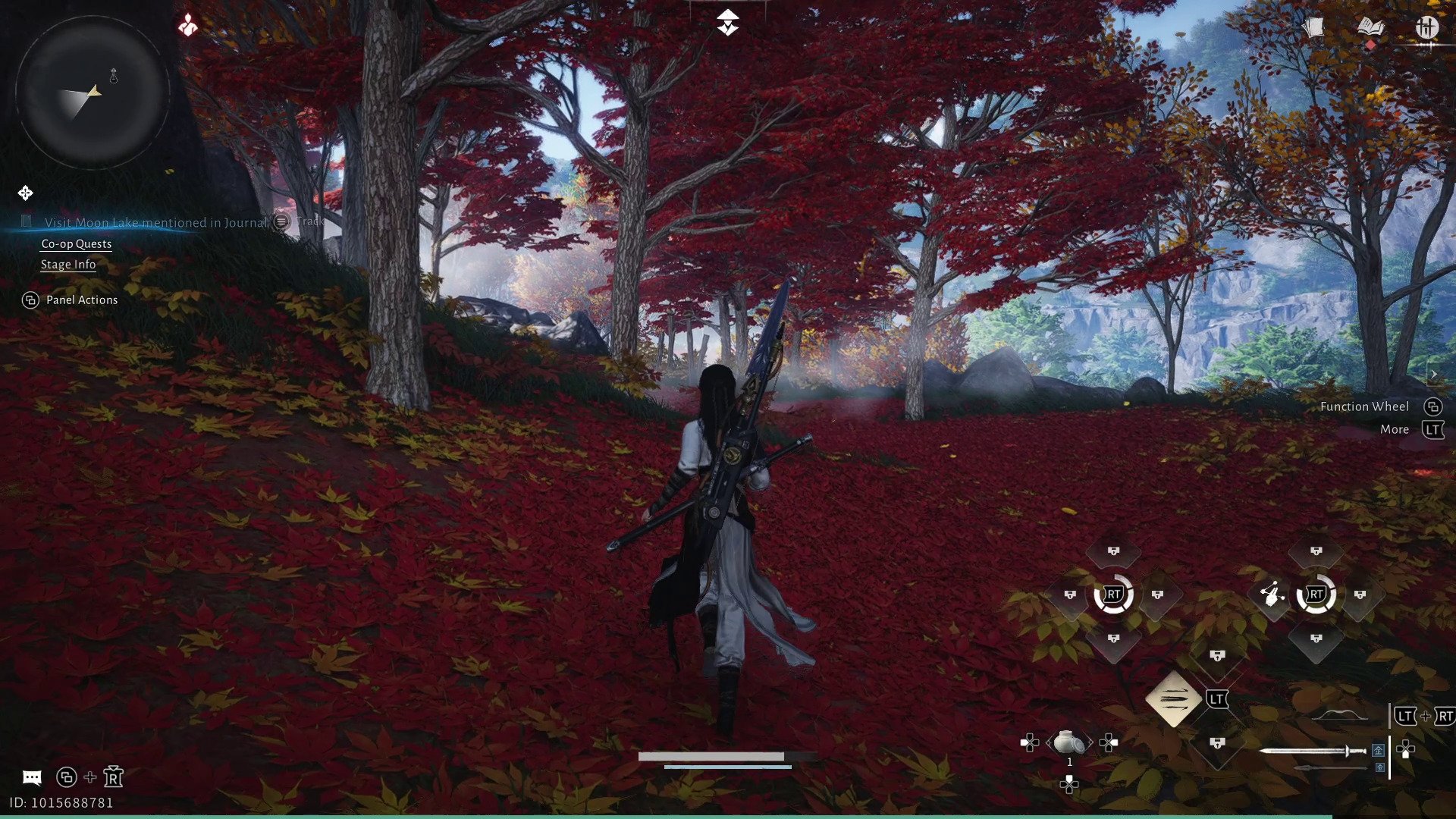Activate the cream diamond brush-stroke skill
This screenshot has width=1456, height=819.
[x=1173, y=698]
